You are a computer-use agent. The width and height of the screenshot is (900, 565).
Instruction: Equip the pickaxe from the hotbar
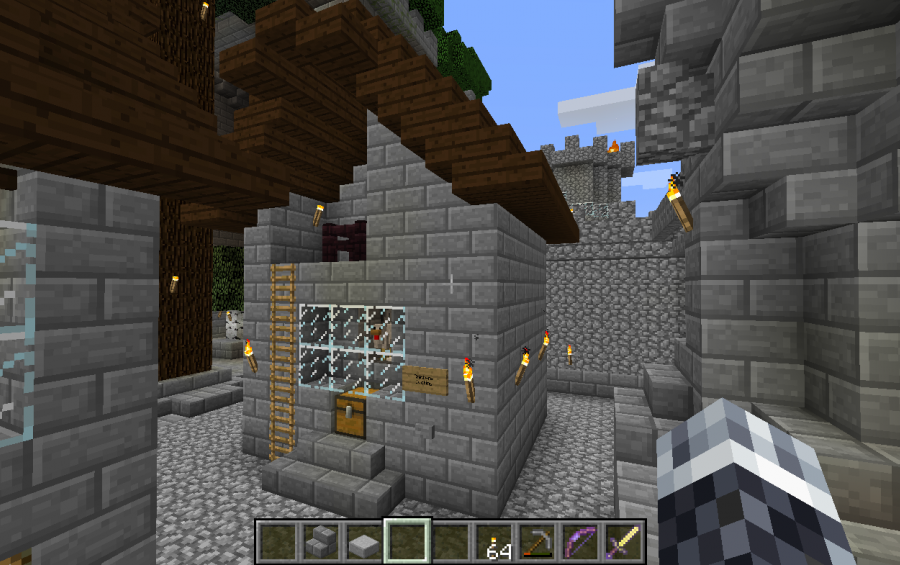537,541
